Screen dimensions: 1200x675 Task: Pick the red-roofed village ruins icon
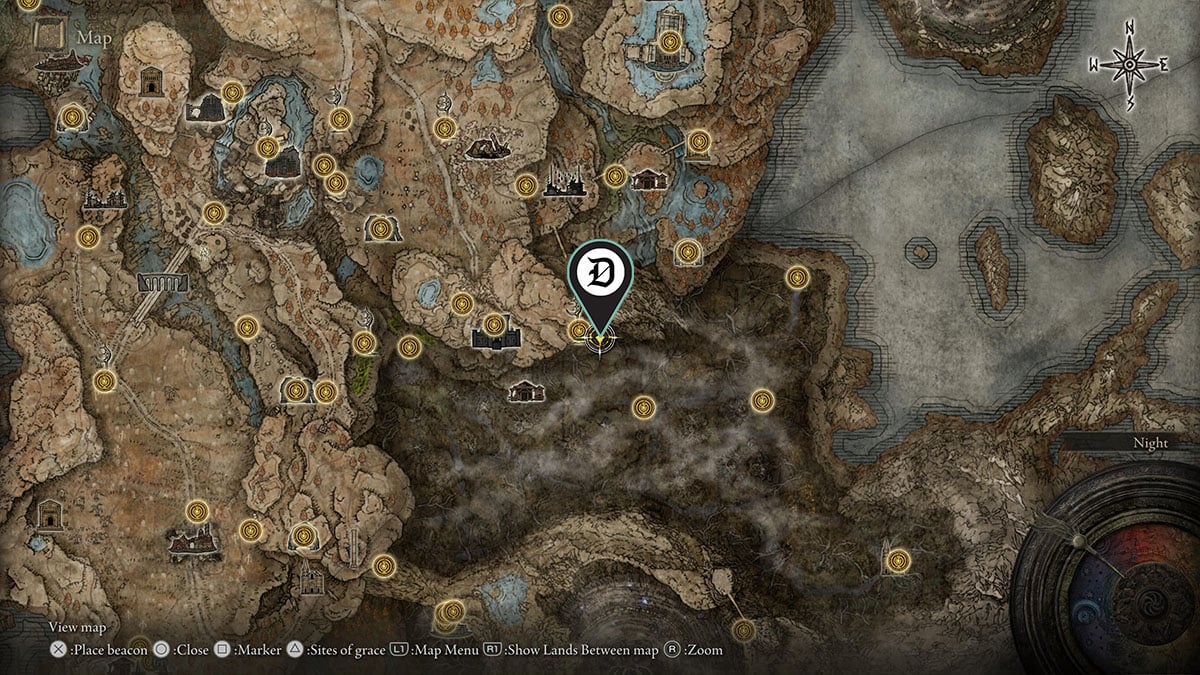[x=195, y=543]
